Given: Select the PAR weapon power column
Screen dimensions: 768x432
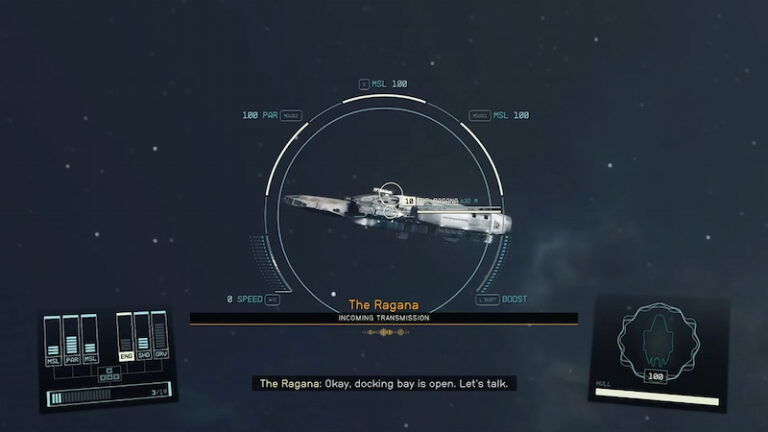Looking at the screenshot, I should 71,340.
